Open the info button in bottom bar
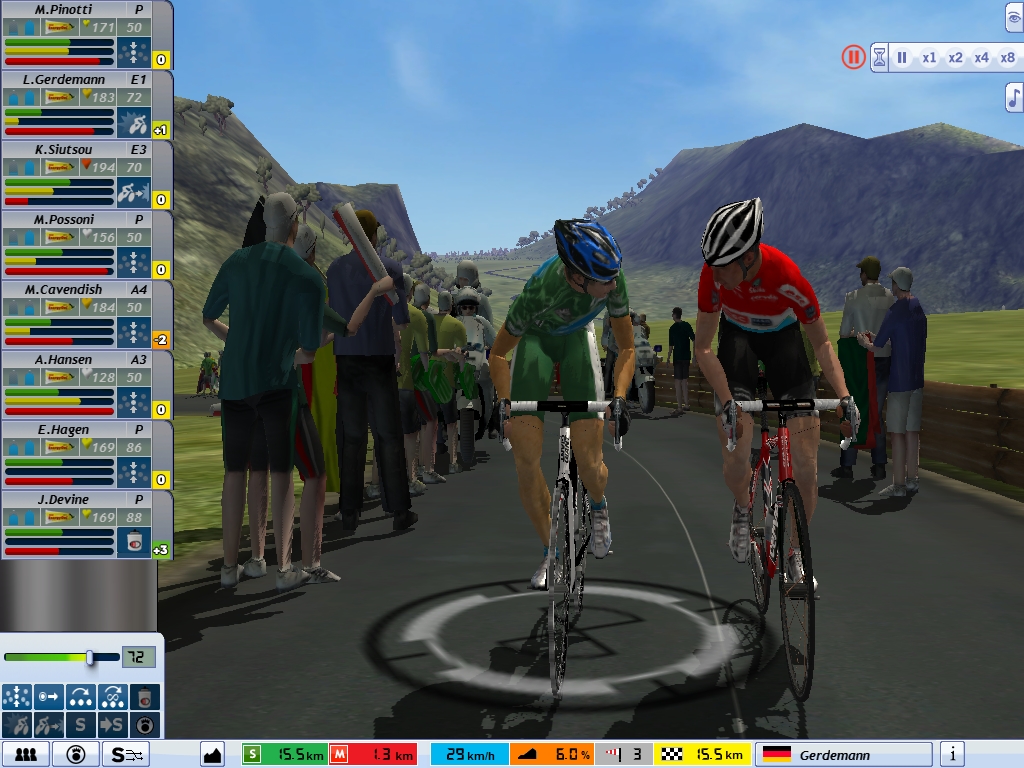 pos(952,755)
